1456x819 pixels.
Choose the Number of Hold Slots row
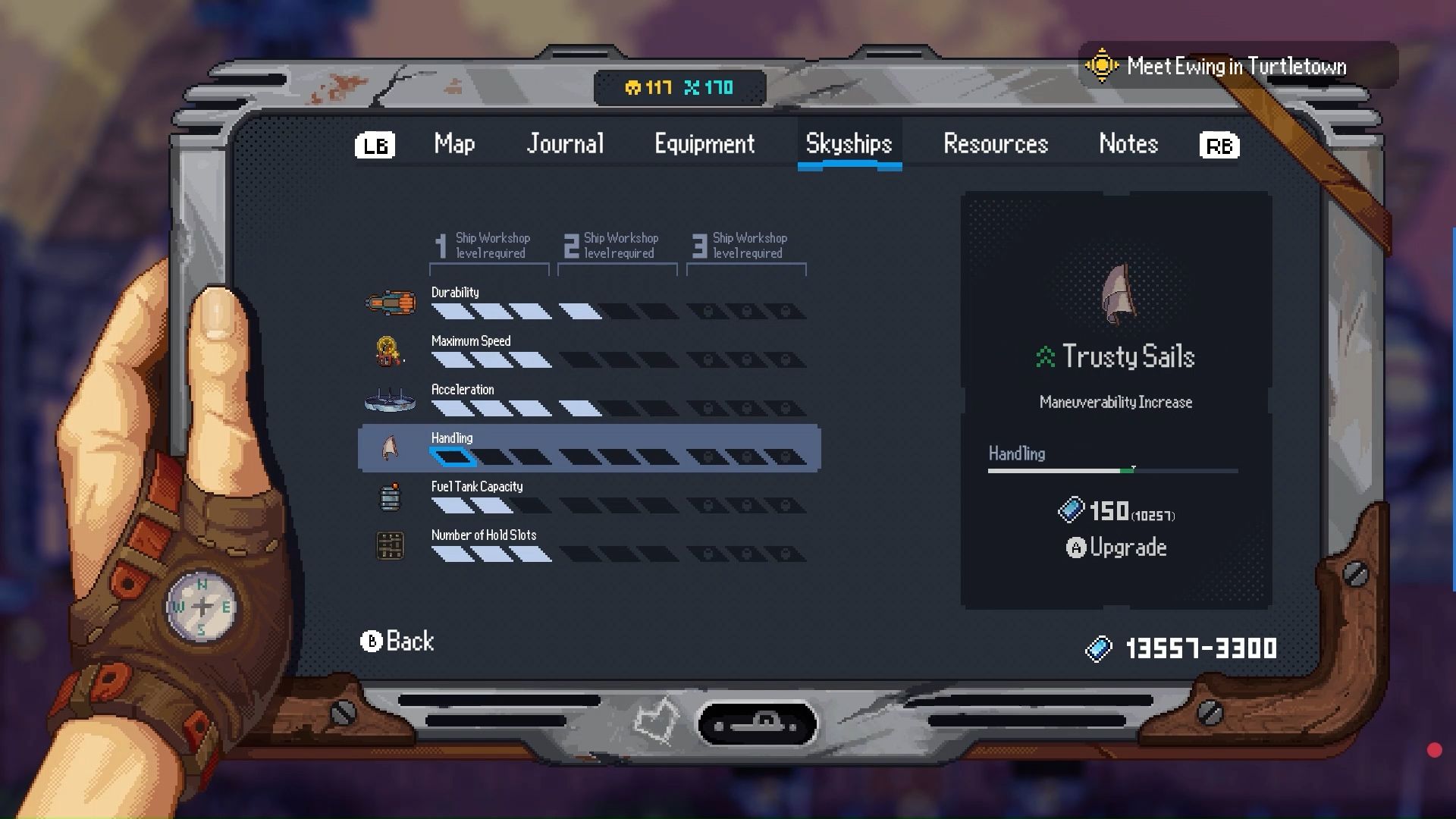(588, 545)
